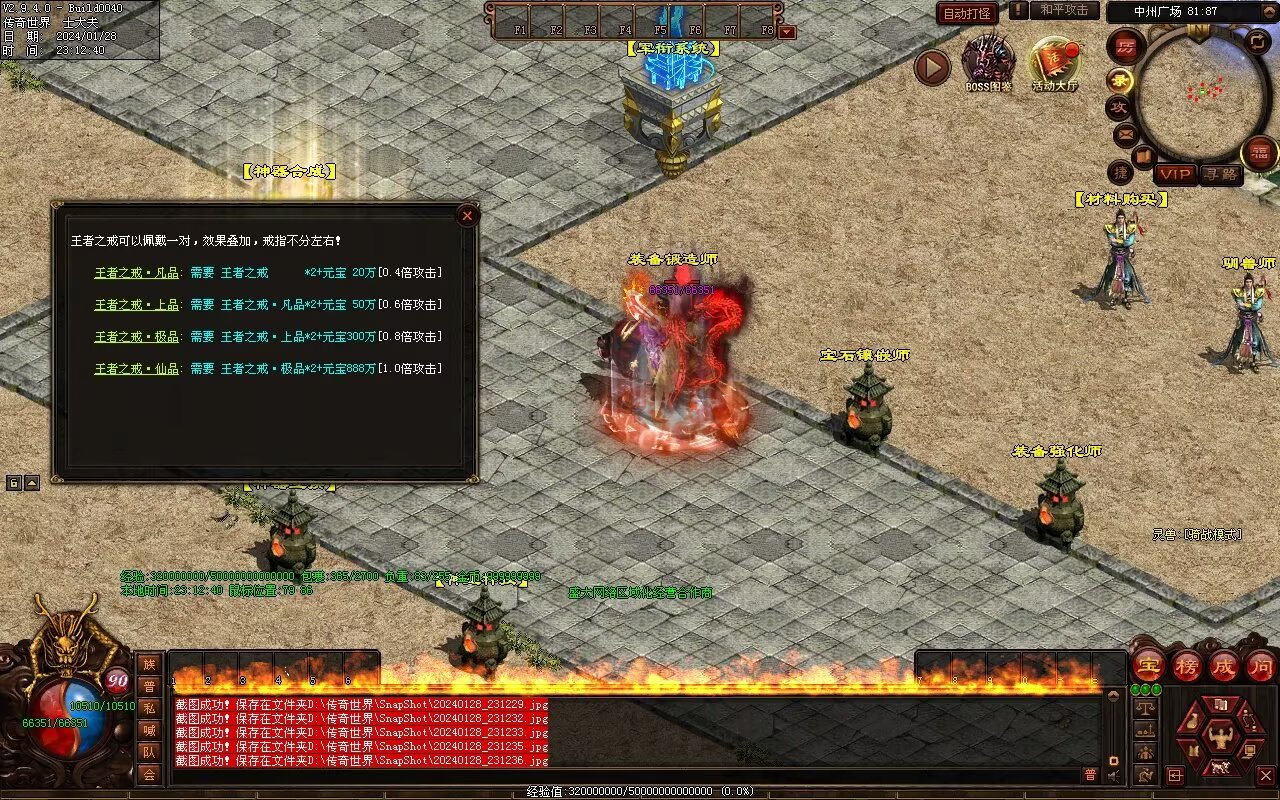Image resolution: width=1280 pixels, height=800 pixels.
Task: Choose the 王者之戒·上品 upgrade link
Action: click(137, 305)
